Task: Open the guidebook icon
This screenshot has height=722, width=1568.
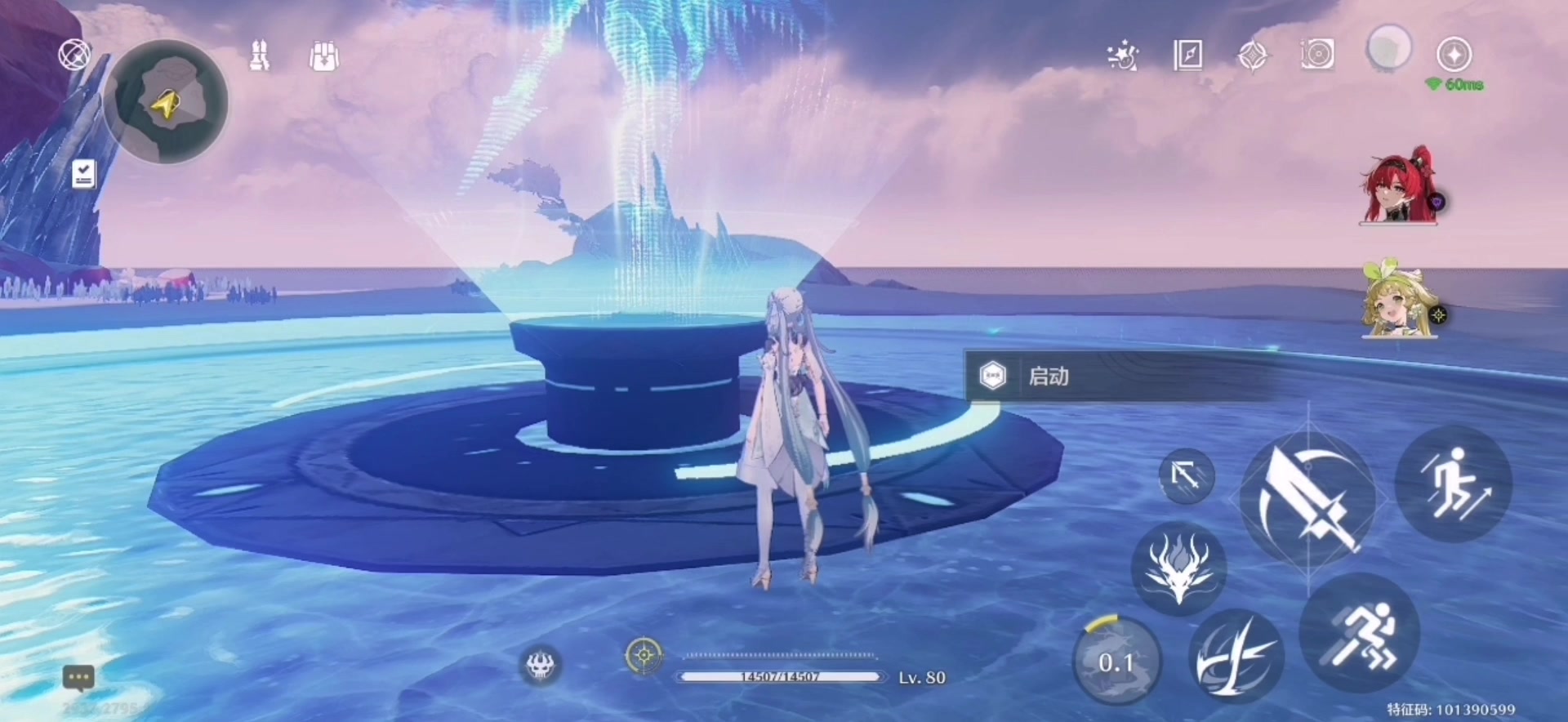Action: [1187, 56]
